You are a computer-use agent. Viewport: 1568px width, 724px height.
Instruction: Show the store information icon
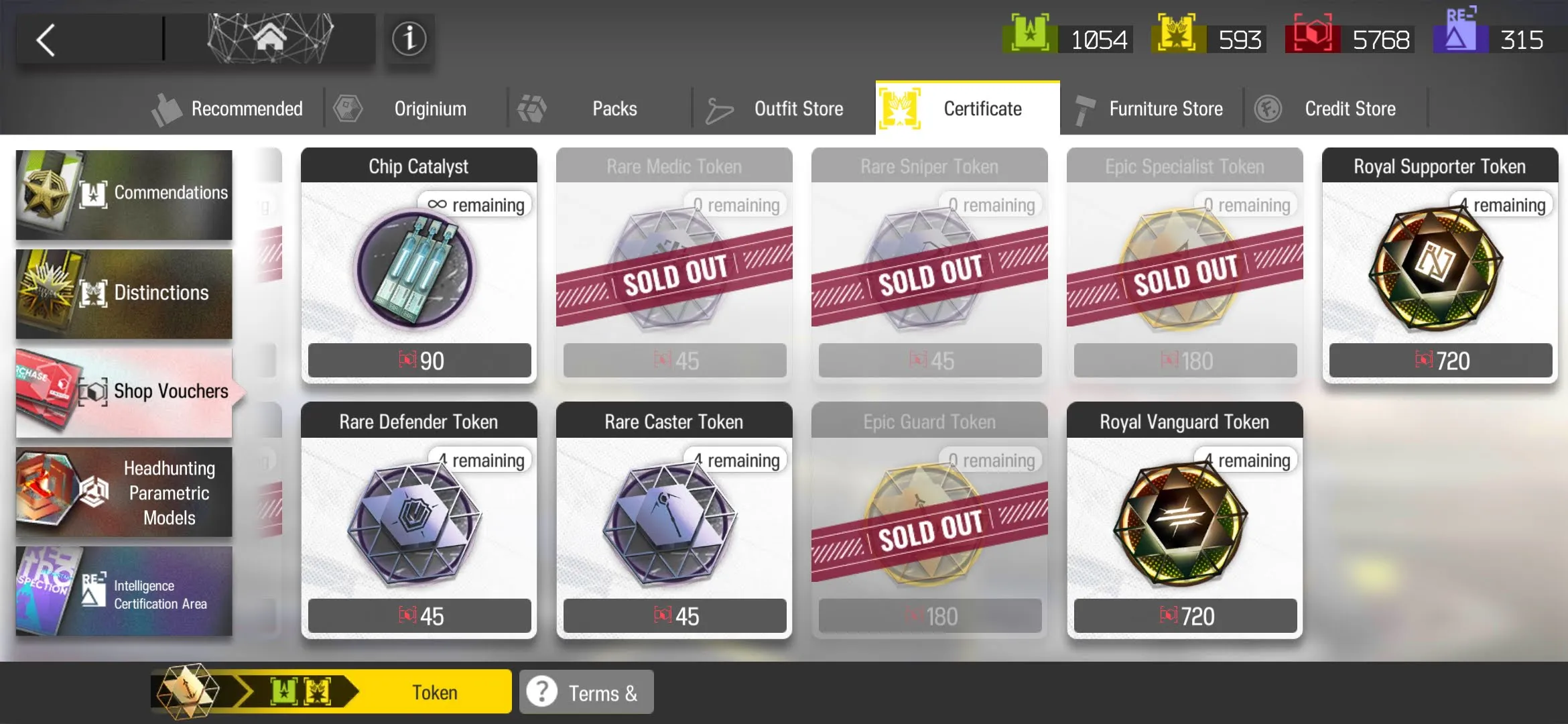[409, 39]
